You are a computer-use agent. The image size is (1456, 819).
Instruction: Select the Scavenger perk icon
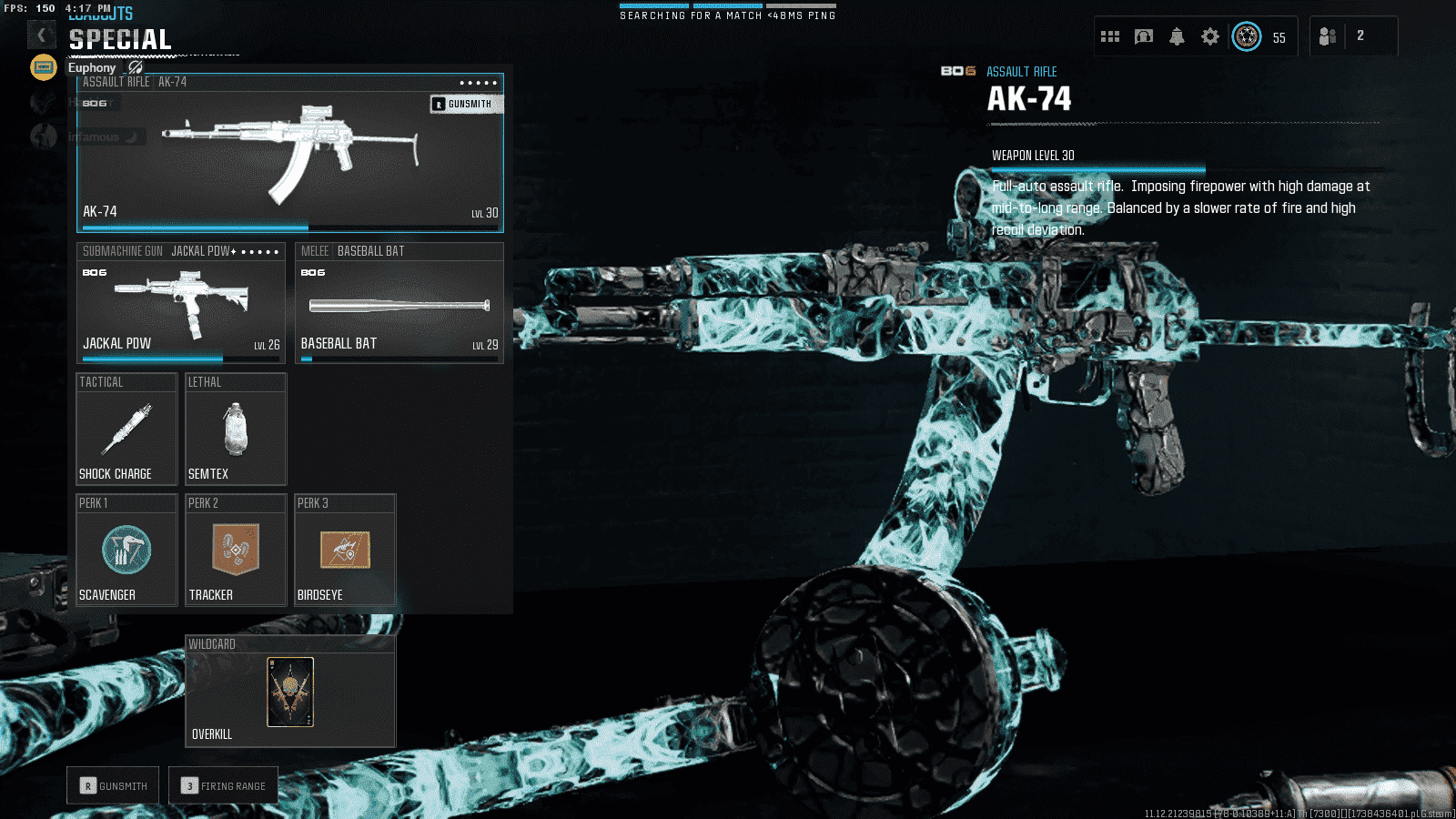coord(126,551)
